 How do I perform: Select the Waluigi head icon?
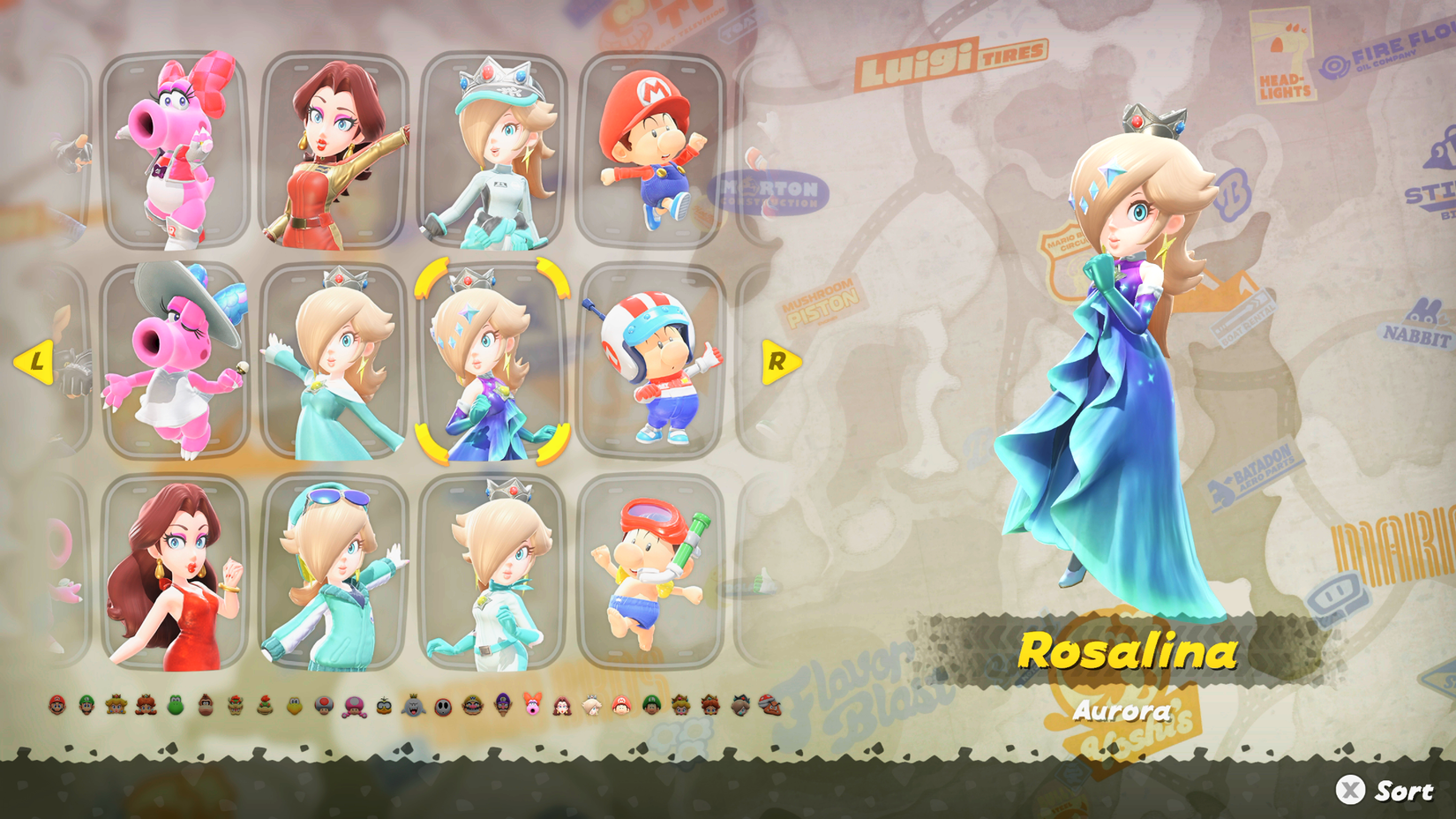pyautogui.click(x=502, y=706)
